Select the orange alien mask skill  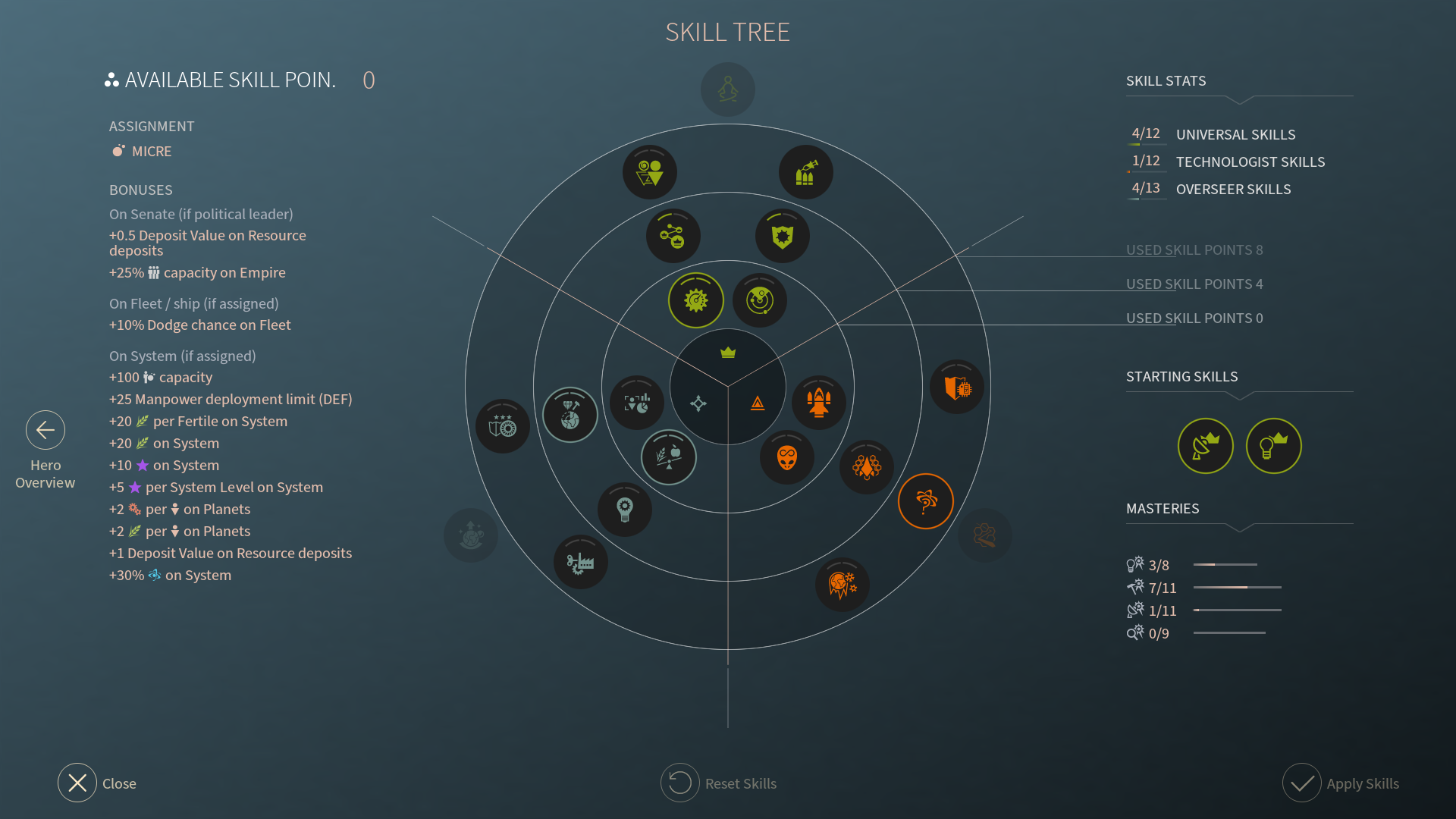point(787,457)
